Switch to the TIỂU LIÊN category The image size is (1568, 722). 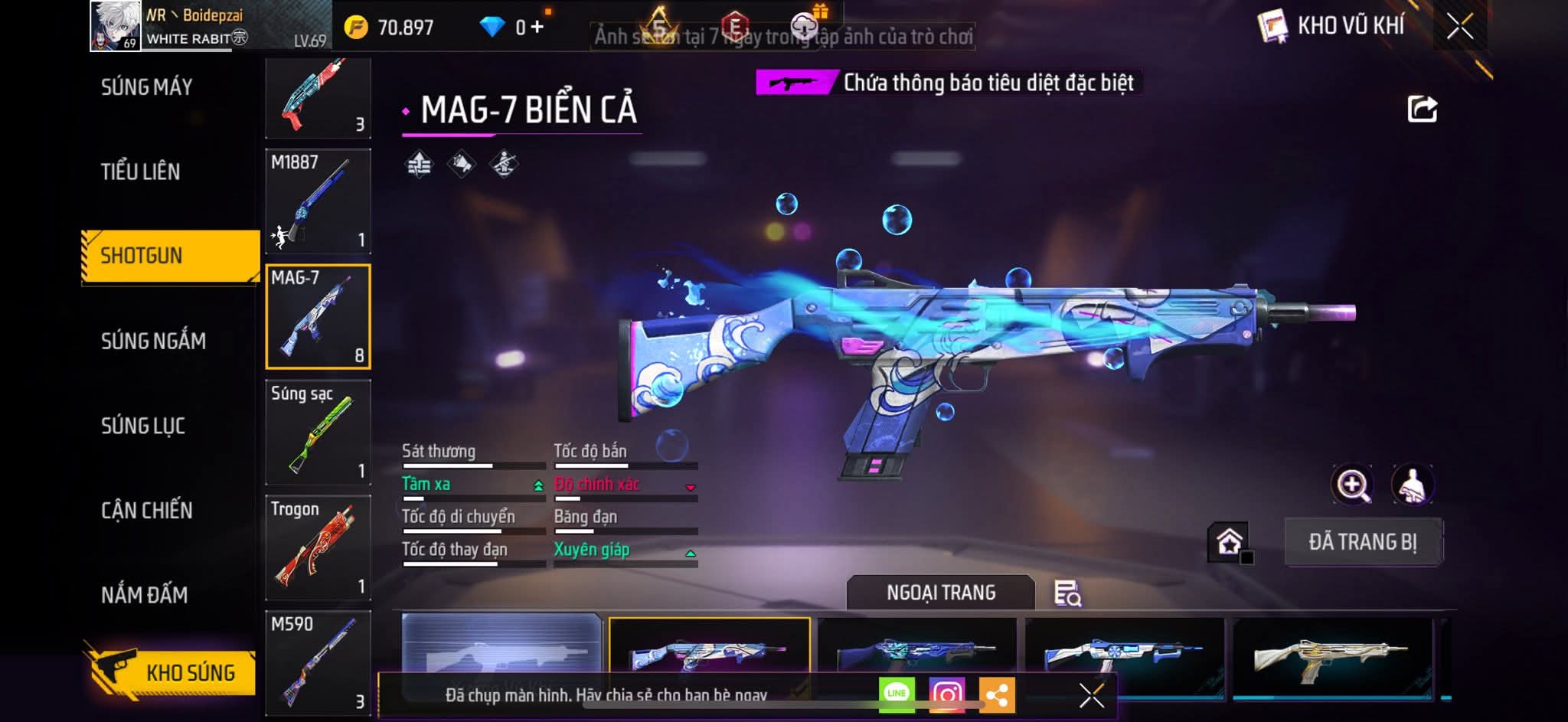pyautogui.click(x=141, y=172)
